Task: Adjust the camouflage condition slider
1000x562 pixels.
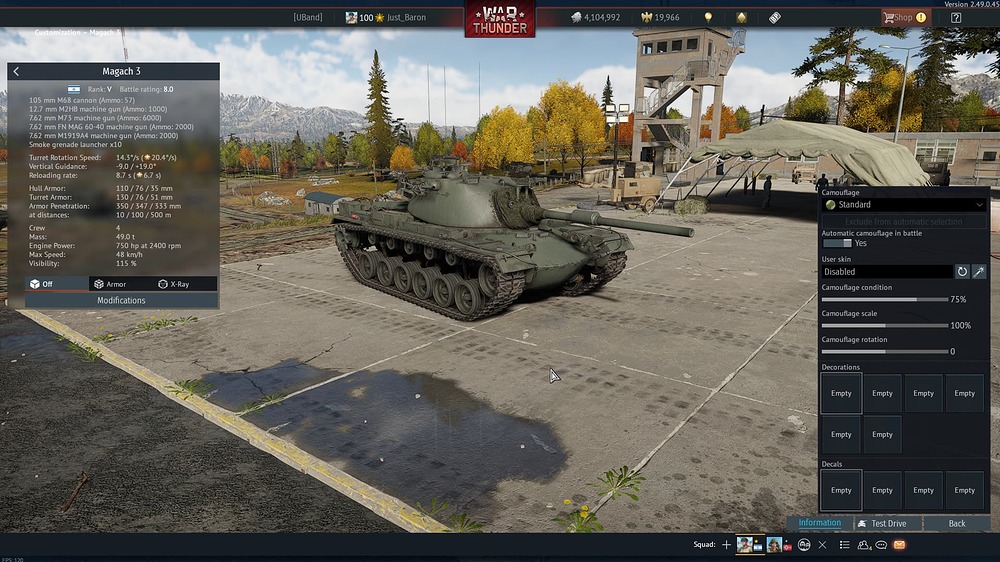Action: [884, 299]
